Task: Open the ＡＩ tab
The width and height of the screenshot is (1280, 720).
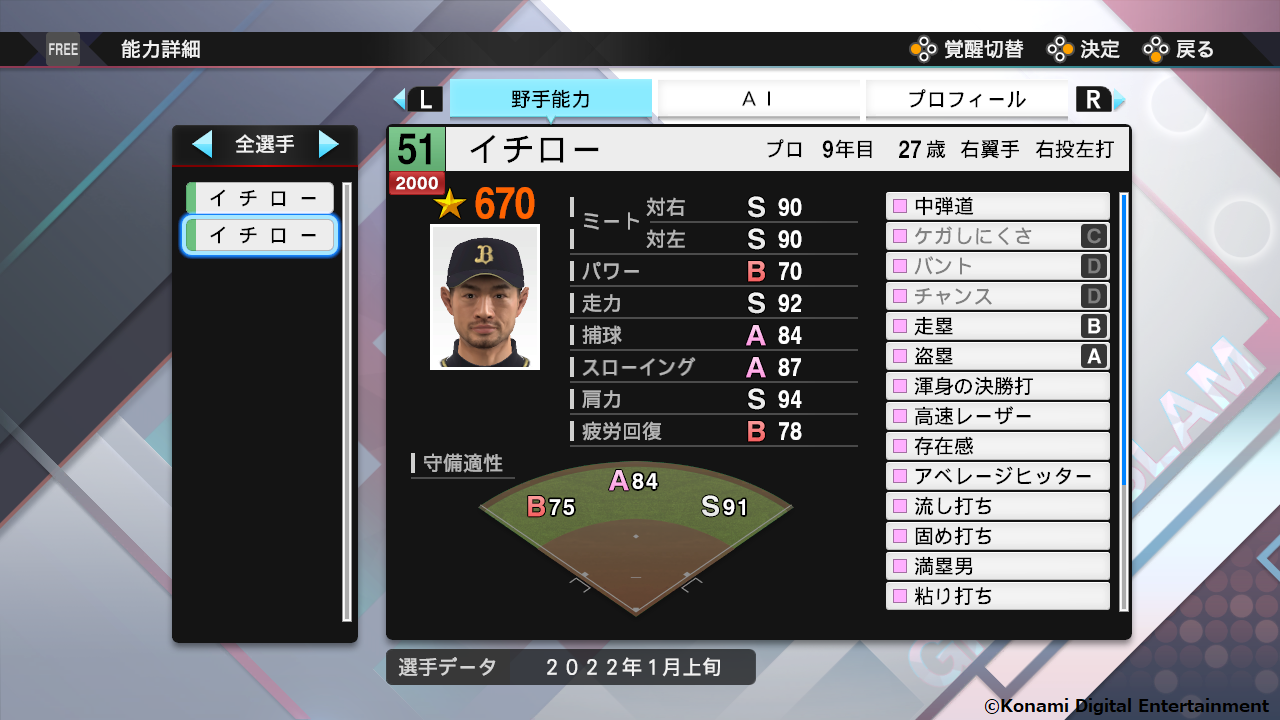Action: click(758, 99)
